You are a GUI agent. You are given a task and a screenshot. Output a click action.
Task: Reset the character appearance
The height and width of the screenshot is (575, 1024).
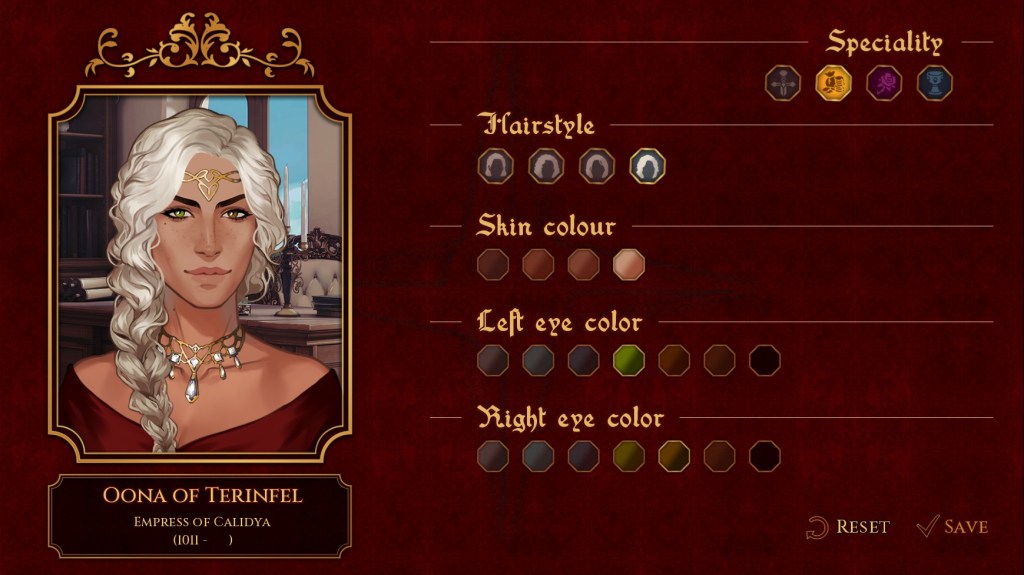click(x=848, y=527)
